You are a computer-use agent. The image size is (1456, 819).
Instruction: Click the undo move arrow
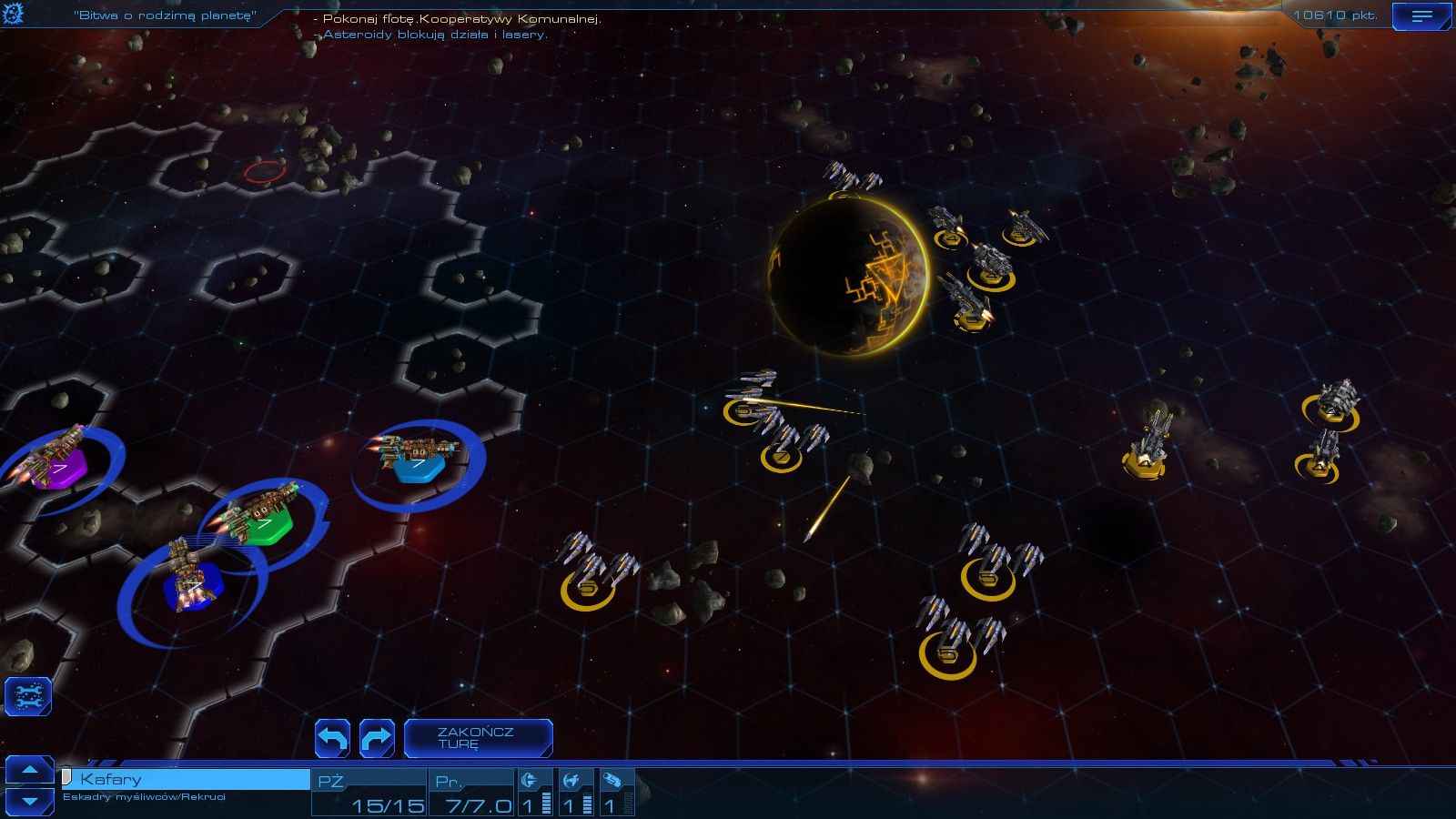pyautogui.click(x=333, y=738)
